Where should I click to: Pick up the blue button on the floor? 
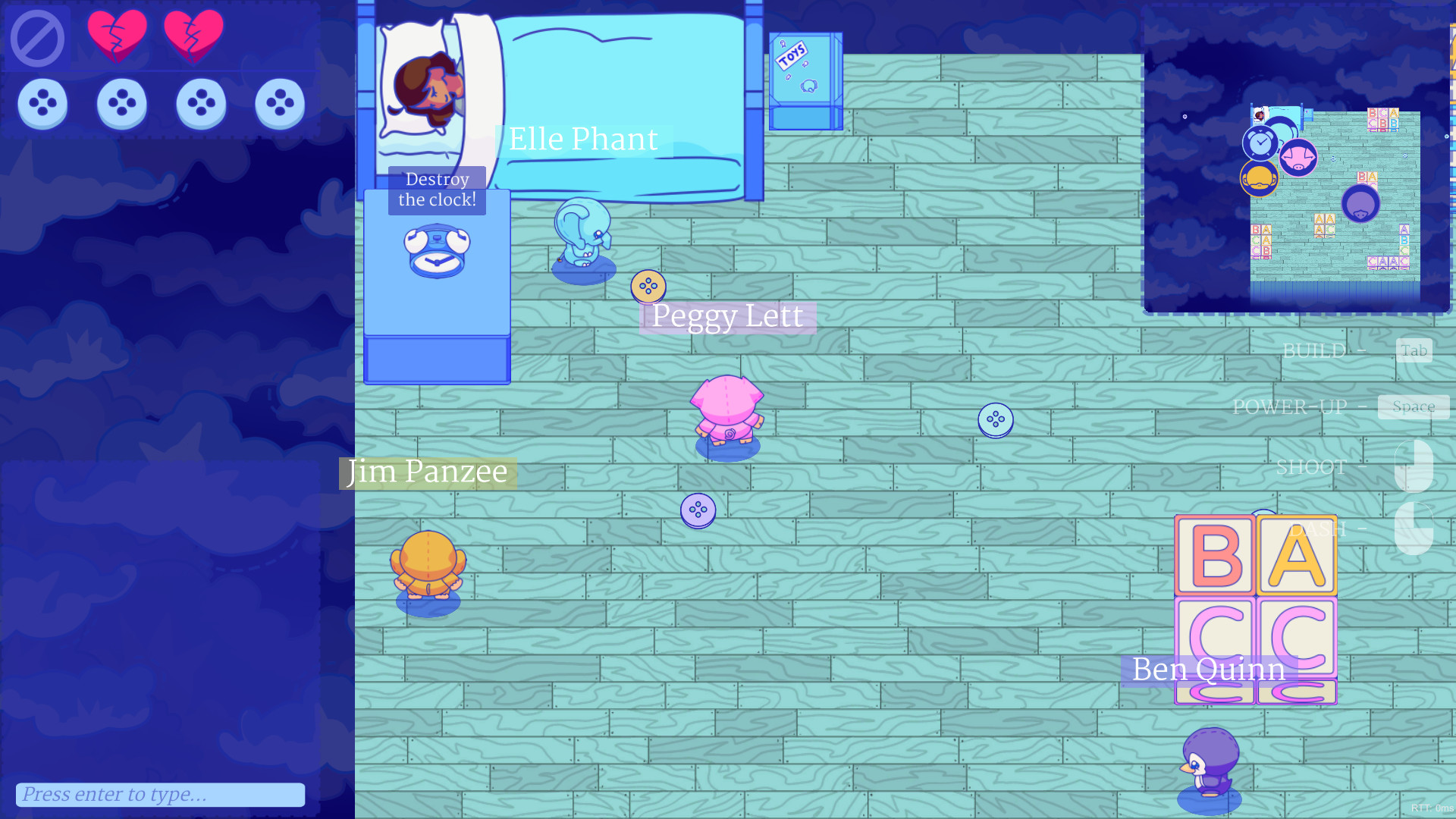click(x=996, y=420)
